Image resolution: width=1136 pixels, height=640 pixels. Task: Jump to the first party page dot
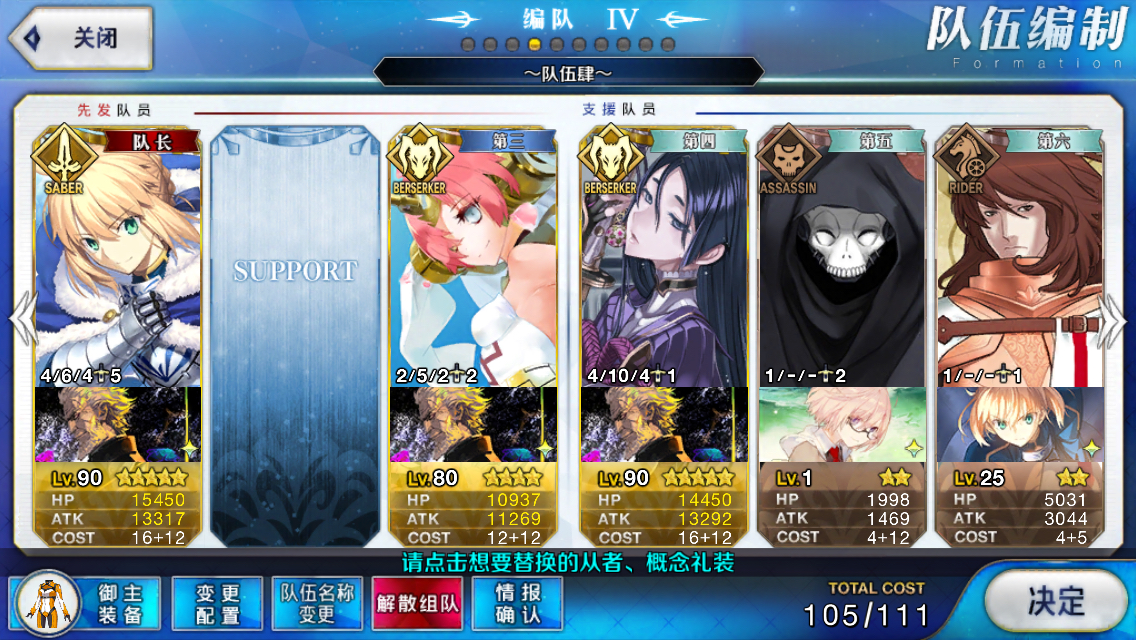pos(468,45)
